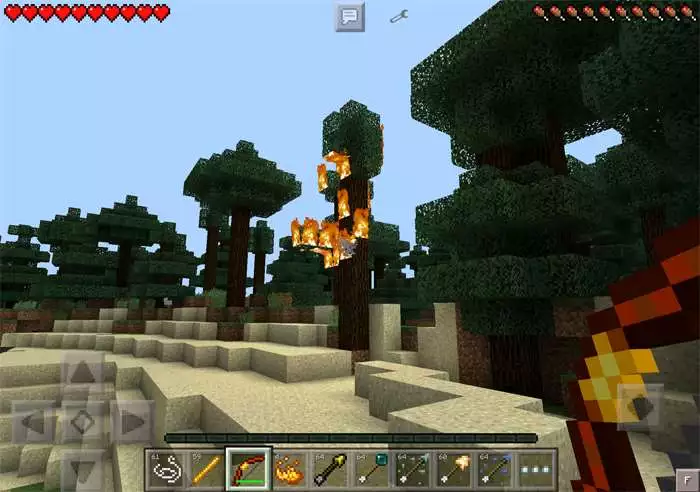Select the large black arrow slot
The image size is (700, 492).
pos(330,468)
